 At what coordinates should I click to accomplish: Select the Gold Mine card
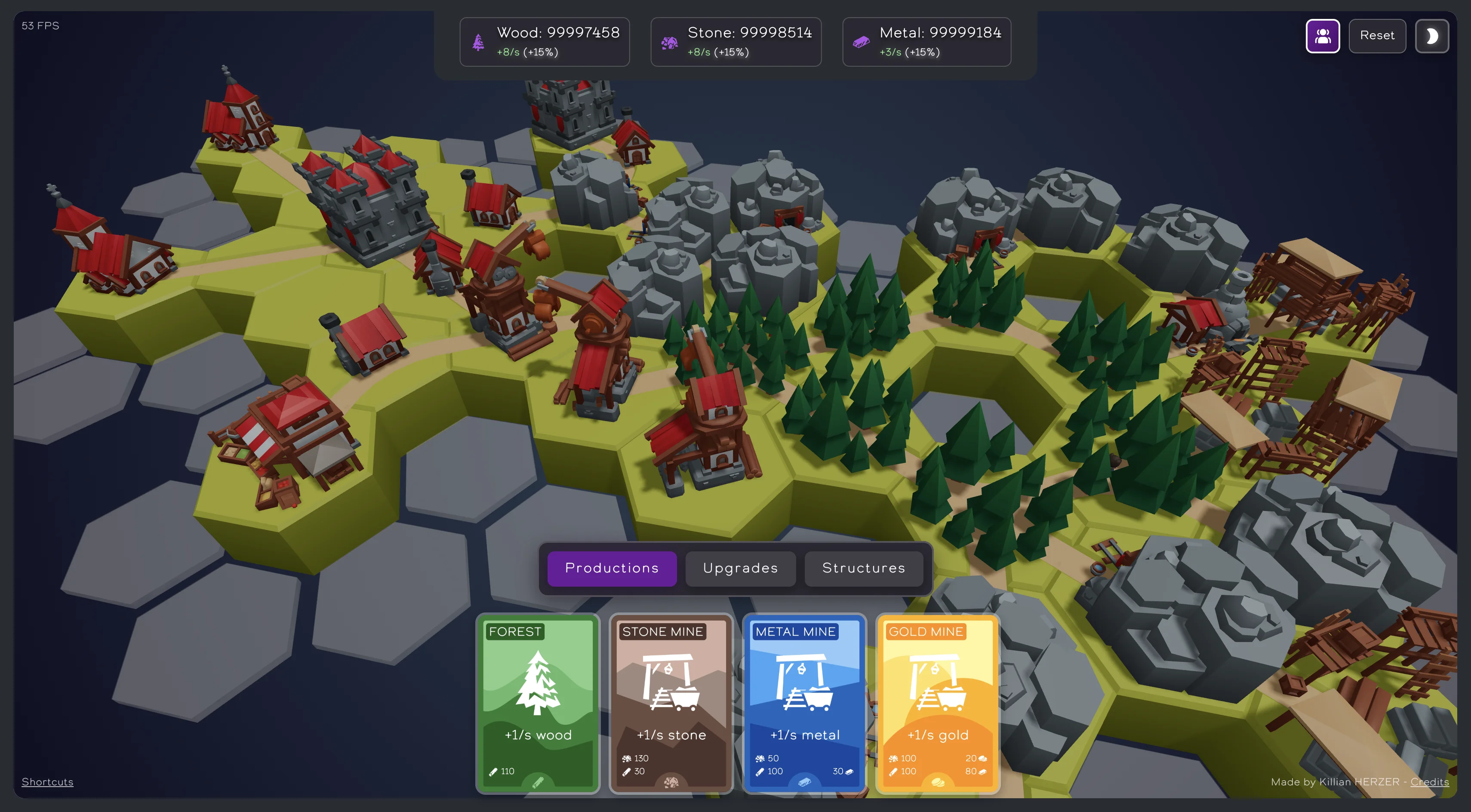pyautogui.click(x=938, y=703)
